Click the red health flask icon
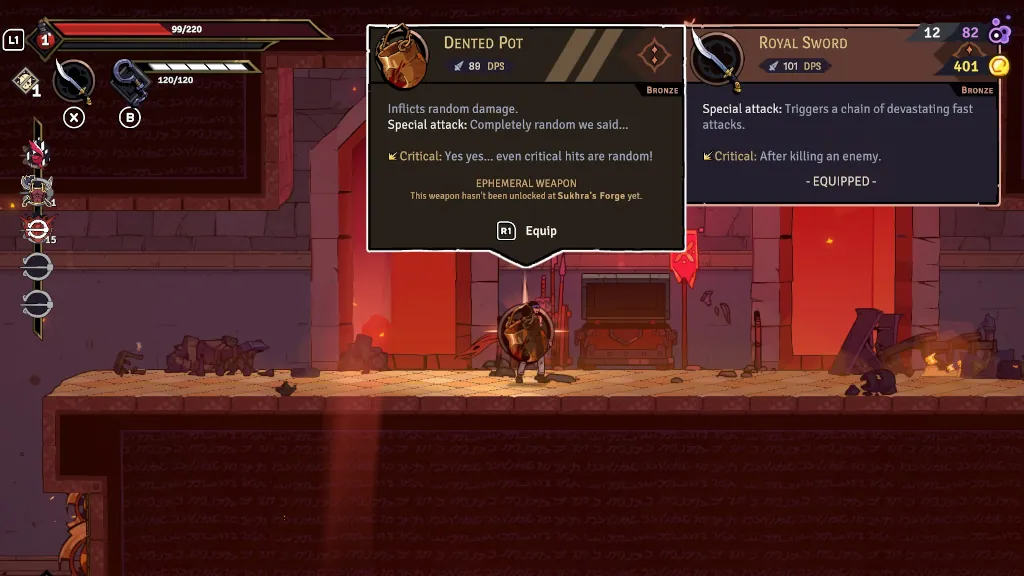This screenshot has height=576, width=1024. 45,40
